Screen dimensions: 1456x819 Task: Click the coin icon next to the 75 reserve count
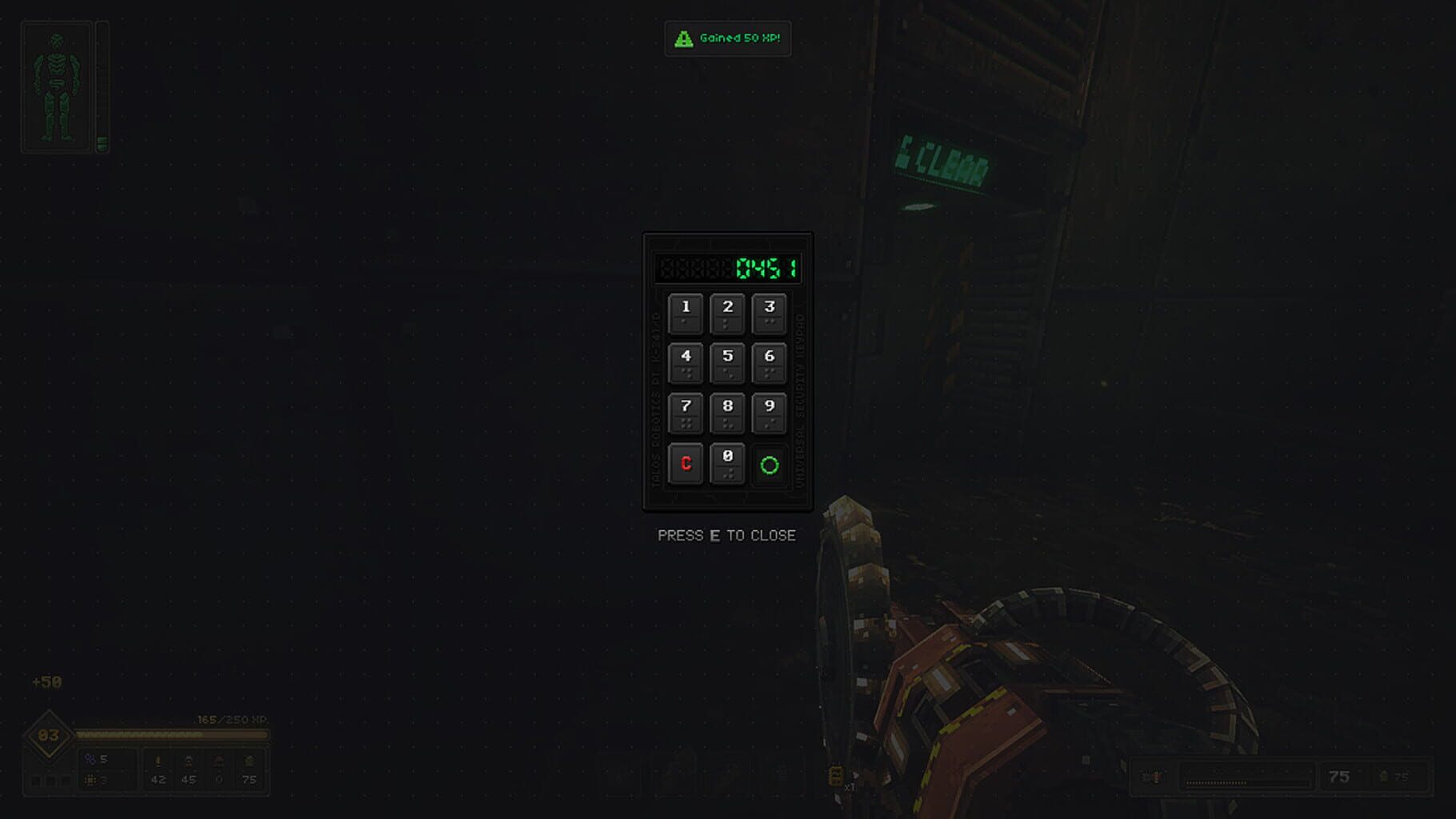(1381, 776)
